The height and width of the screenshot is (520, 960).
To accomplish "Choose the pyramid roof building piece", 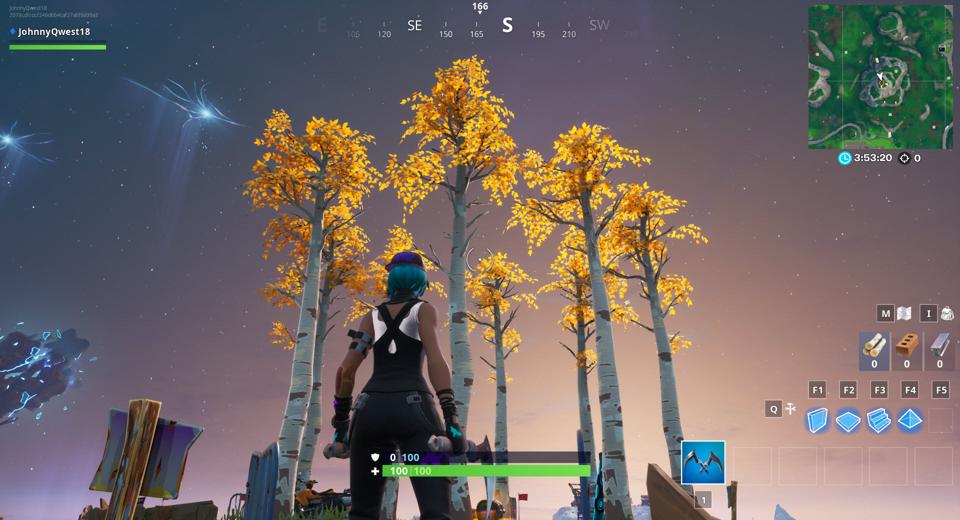I will [x=909, y=420].
